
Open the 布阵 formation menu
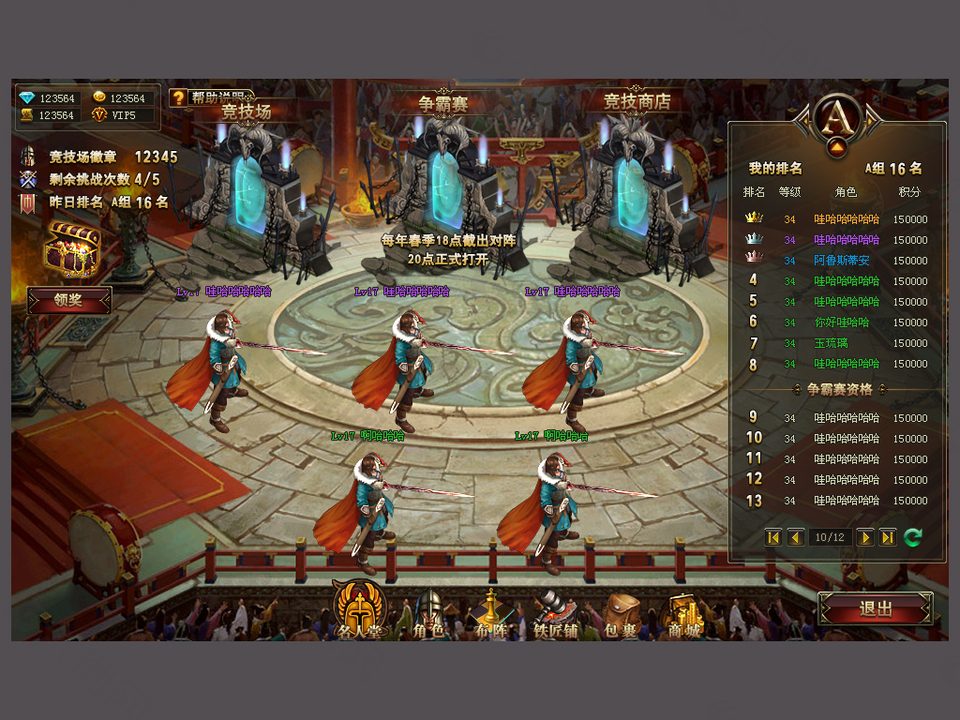coord(490,614)
